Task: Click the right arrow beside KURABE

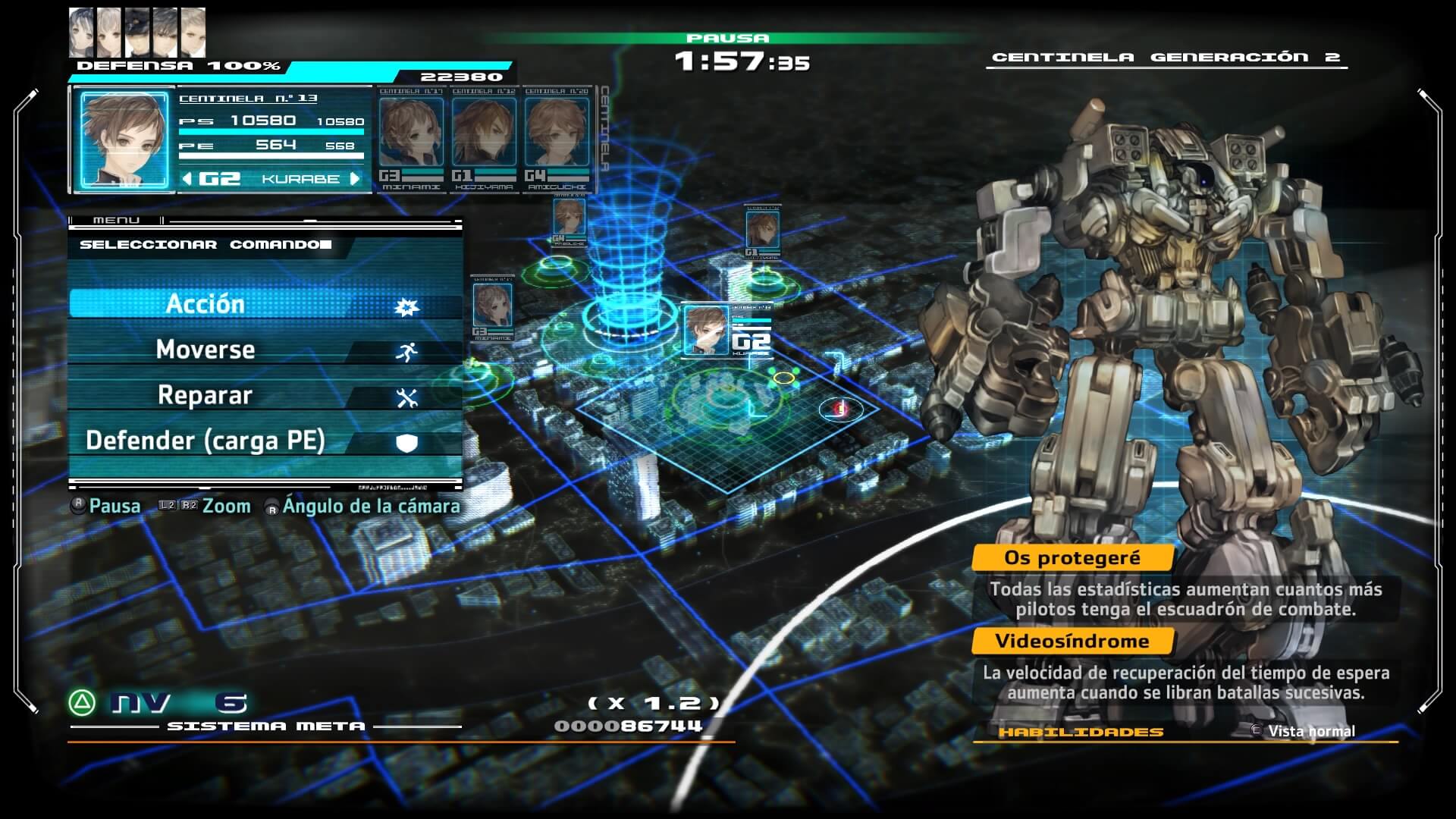Action: (353, 179)
